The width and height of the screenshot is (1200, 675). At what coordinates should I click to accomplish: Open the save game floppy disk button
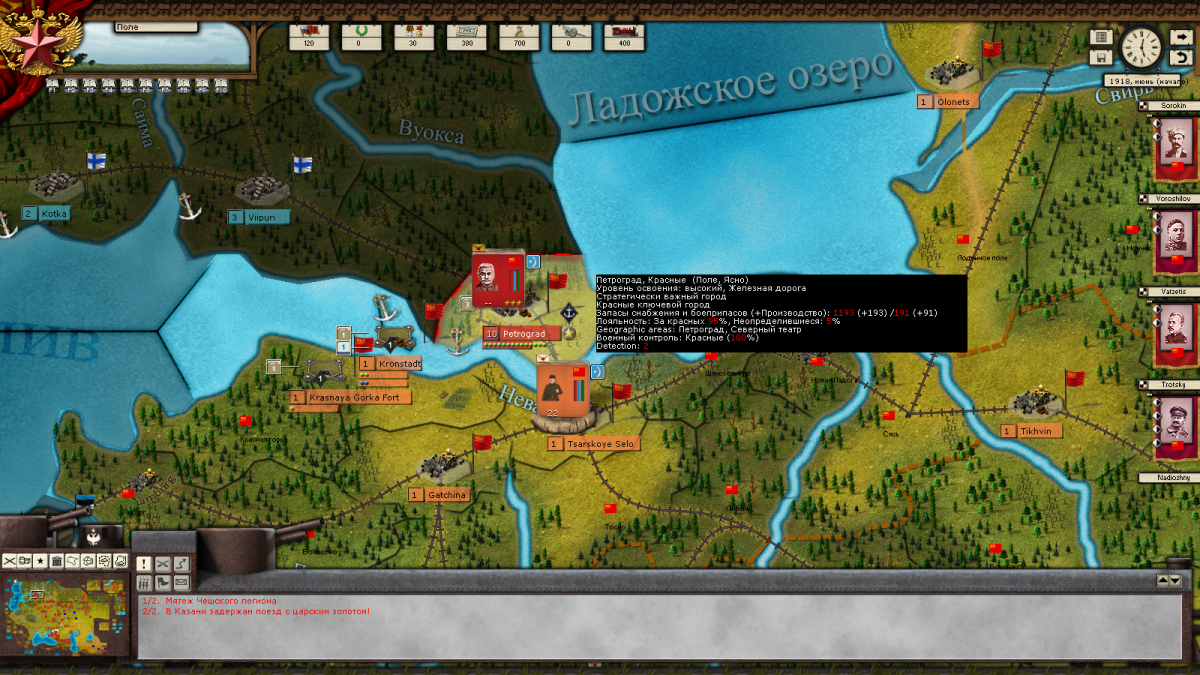click(1101, 57)
